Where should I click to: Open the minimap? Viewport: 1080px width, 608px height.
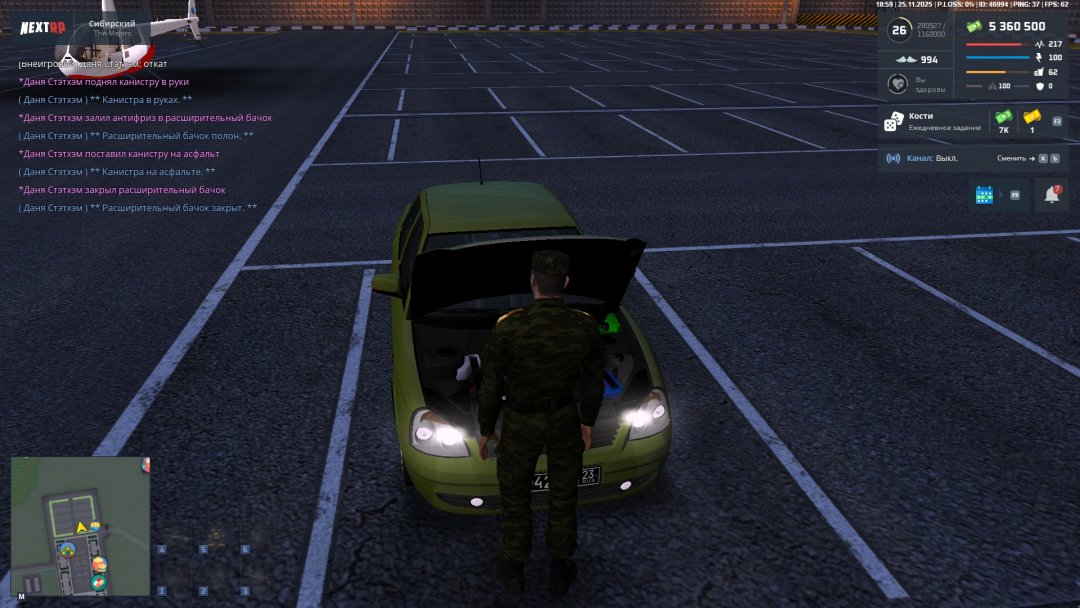[x=80, y=526]
